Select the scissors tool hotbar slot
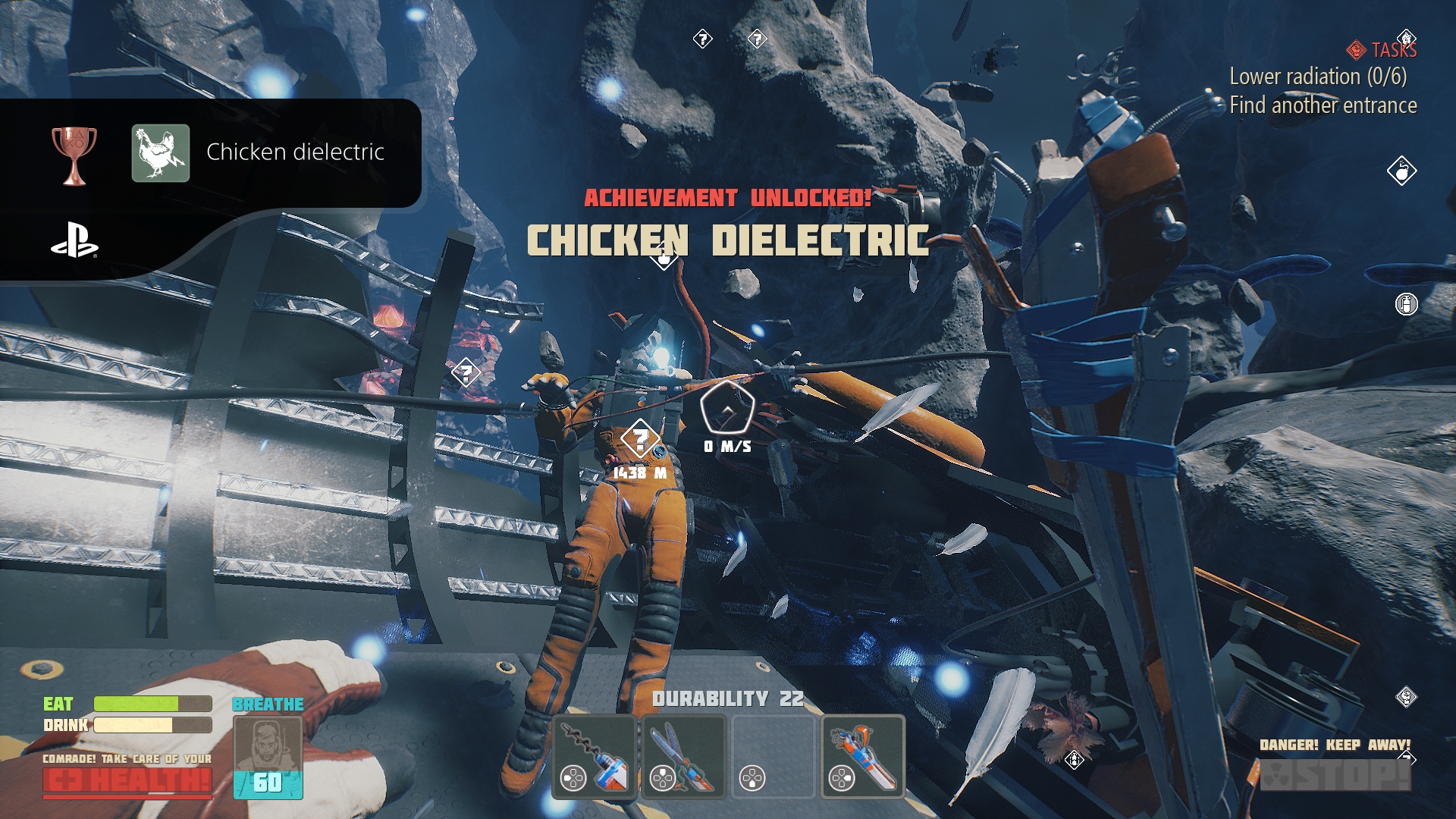The image size is (1456, 819). (684, 757)
